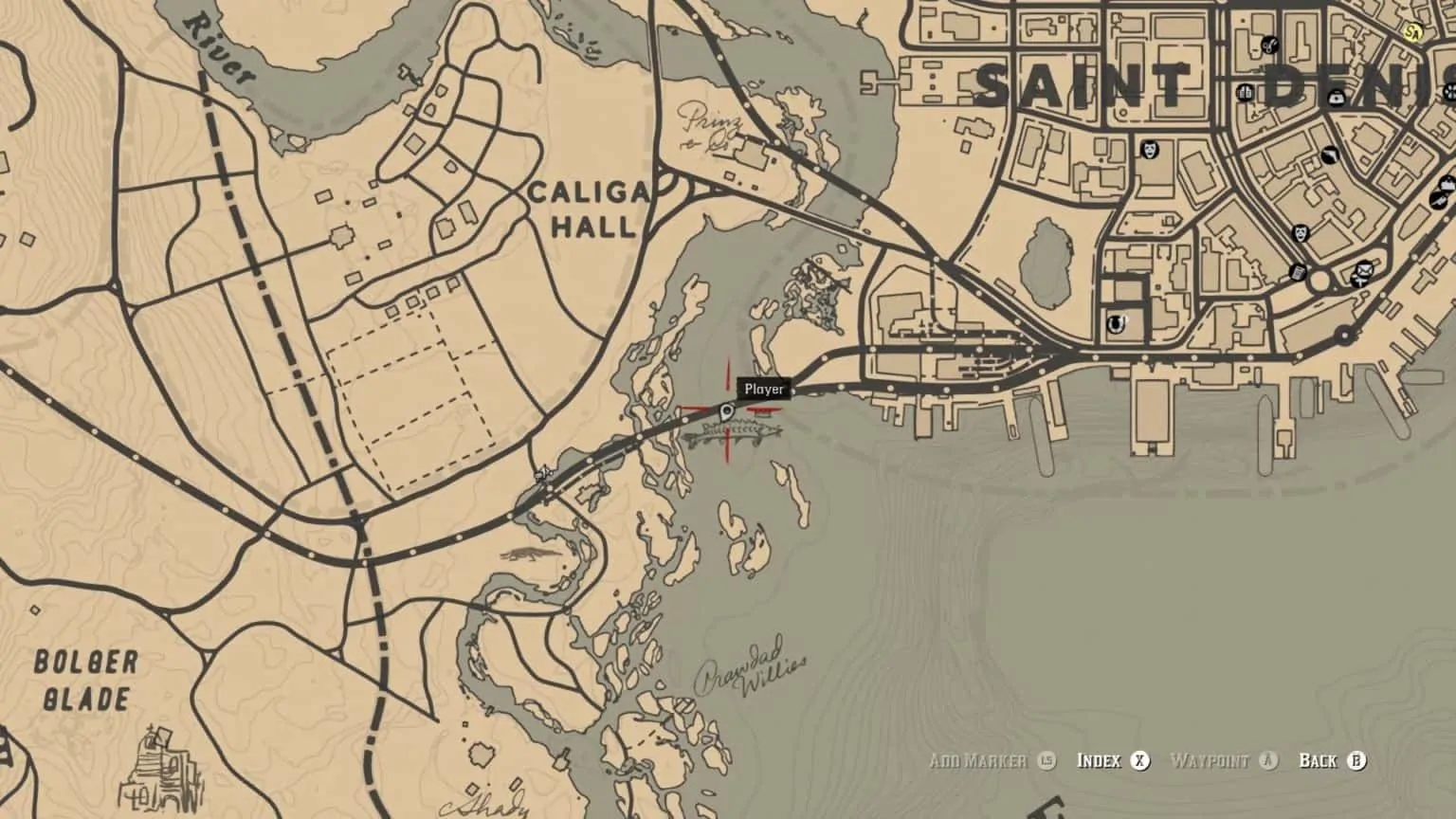Screen dimensions: 1456x819
Task: Select the fence icon near the eastern docks
Action: coord(1447,183)
